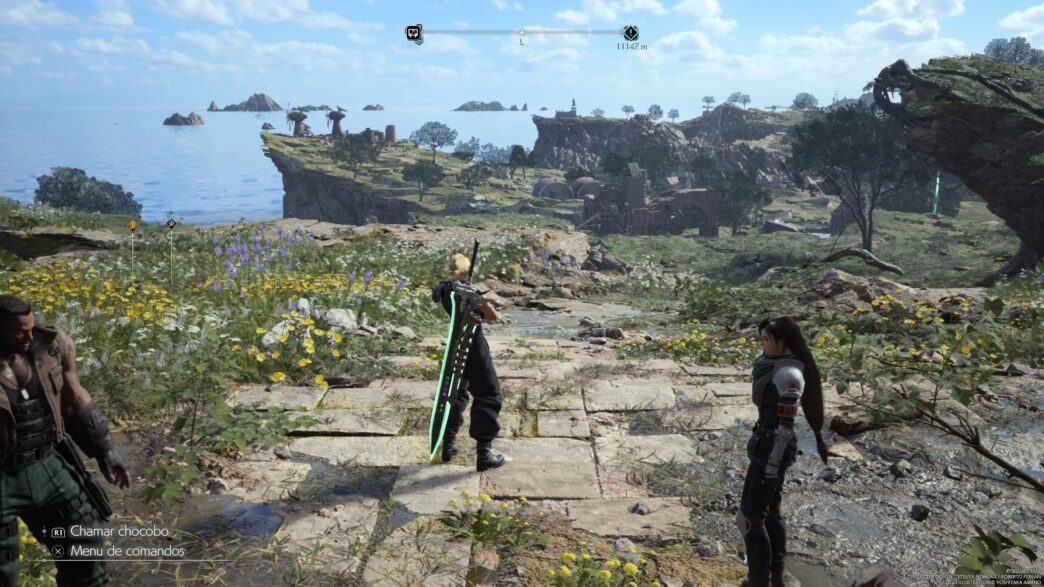Screen dimensions: 1044x587
Task: Select the black diamond waypoint marker
Action: [171, 223]
